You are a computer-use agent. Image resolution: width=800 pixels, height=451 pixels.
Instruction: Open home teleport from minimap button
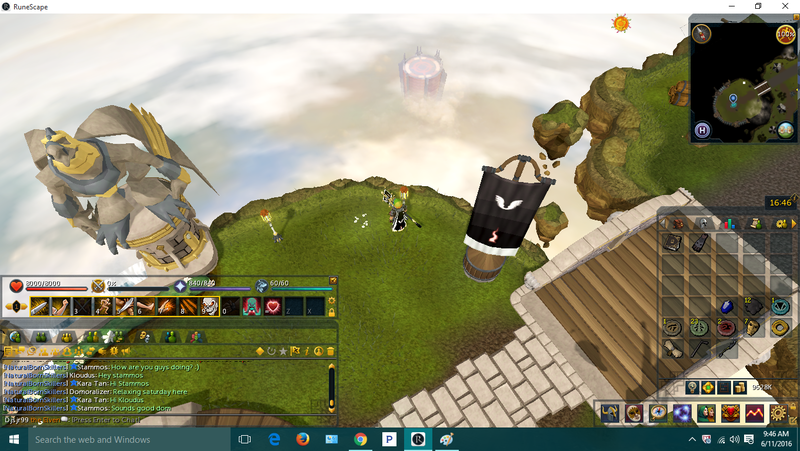tap(703, 129)
